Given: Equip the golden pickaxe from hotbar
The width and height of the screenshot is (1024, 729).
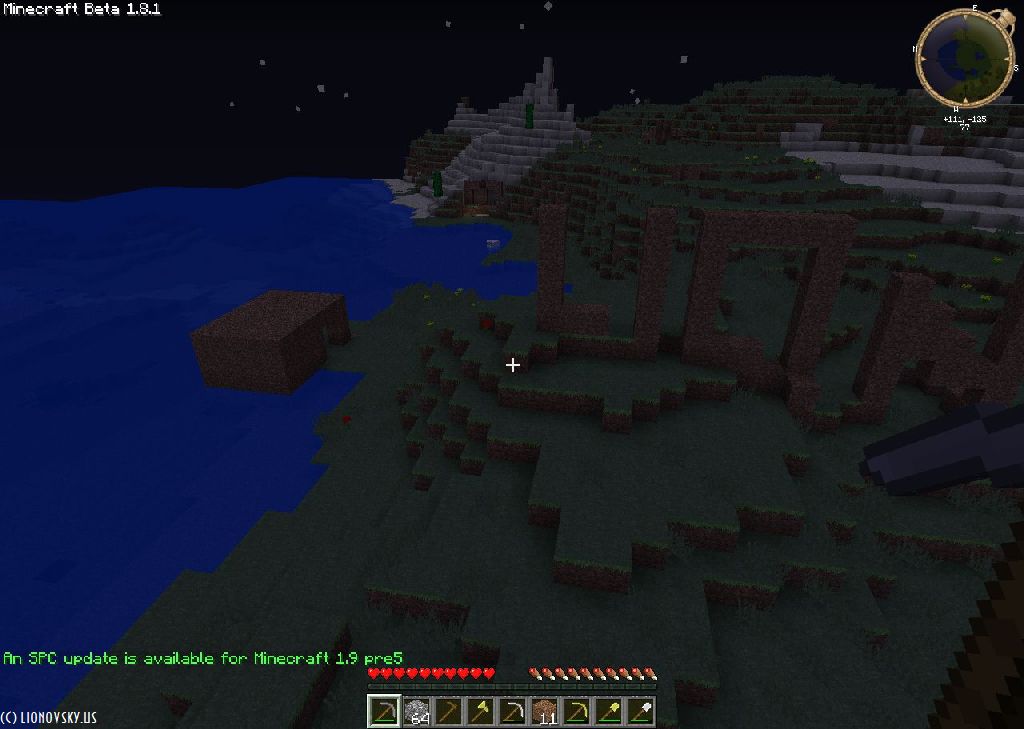Looking at the screenshot, I should pos(577,711).
